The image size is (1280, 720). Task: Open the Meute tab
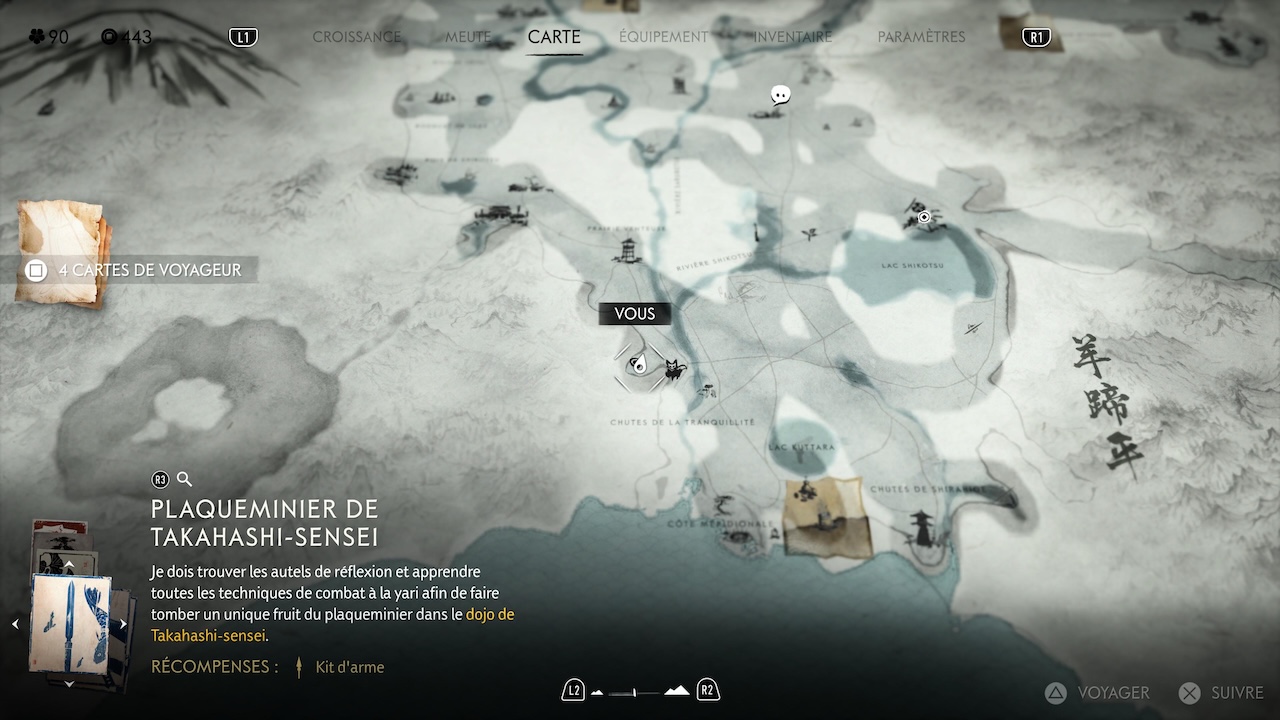(468, 37)
